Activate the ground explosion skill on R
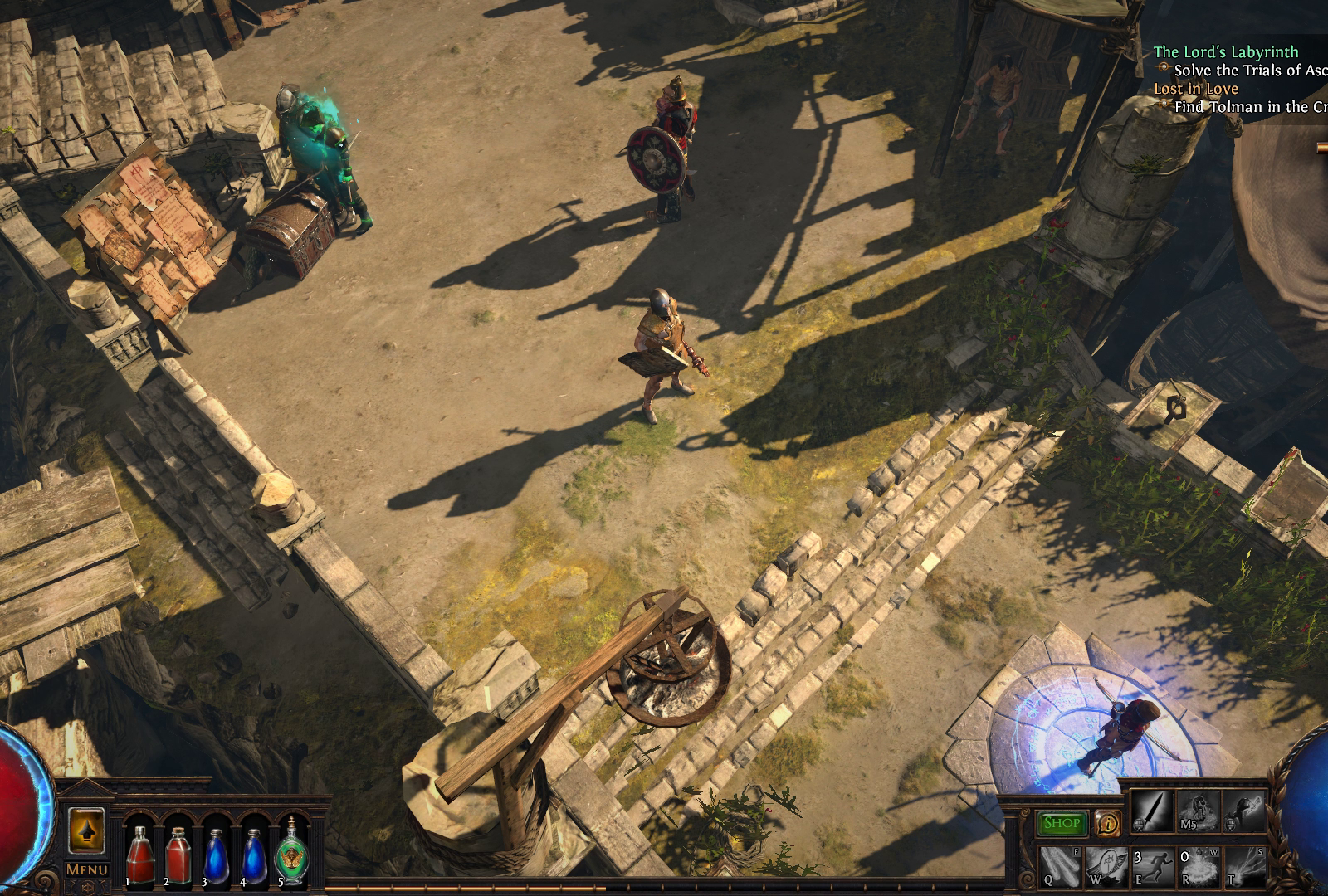This screenshot has height=896, width=1328. [x=1198, y=864]
